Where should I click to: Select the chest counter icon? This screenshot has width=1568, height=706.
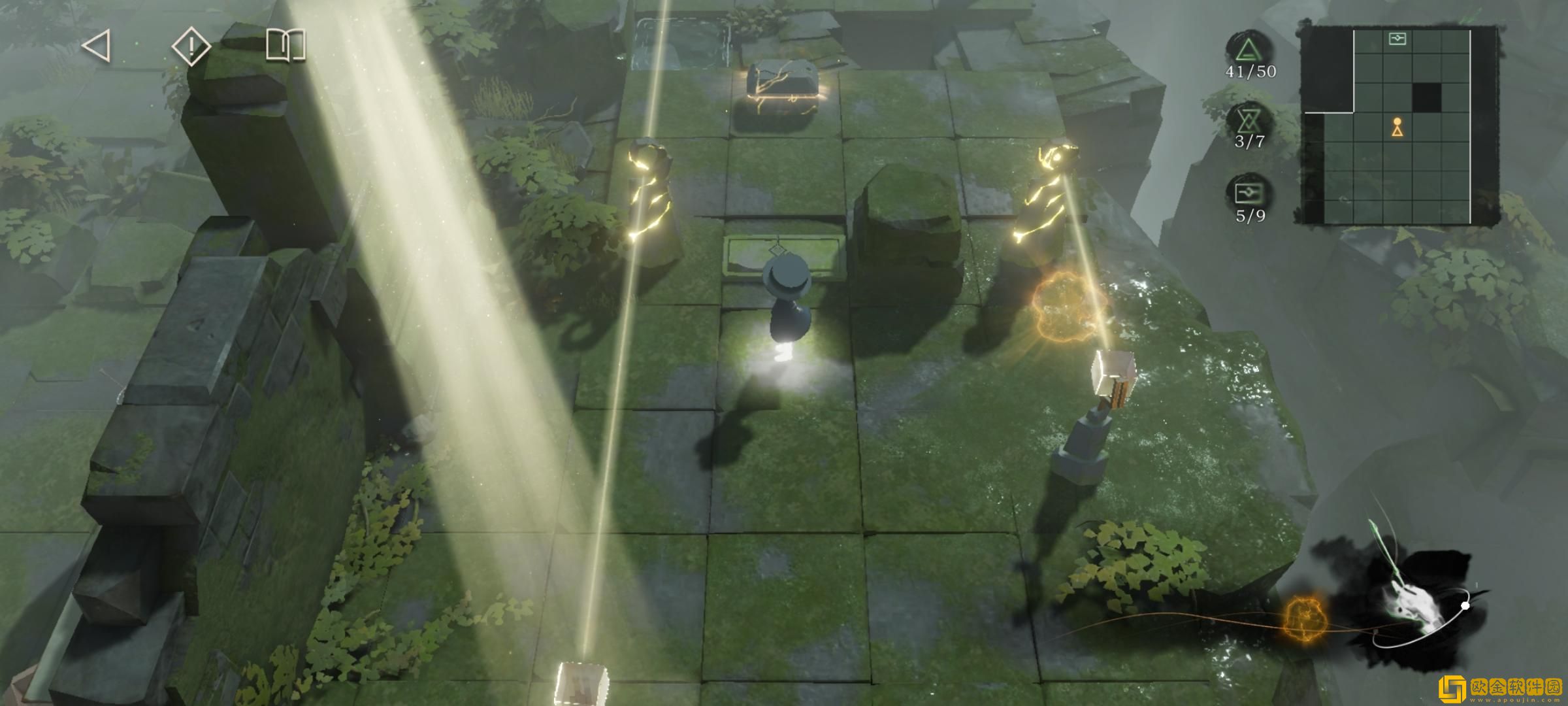1249,193
